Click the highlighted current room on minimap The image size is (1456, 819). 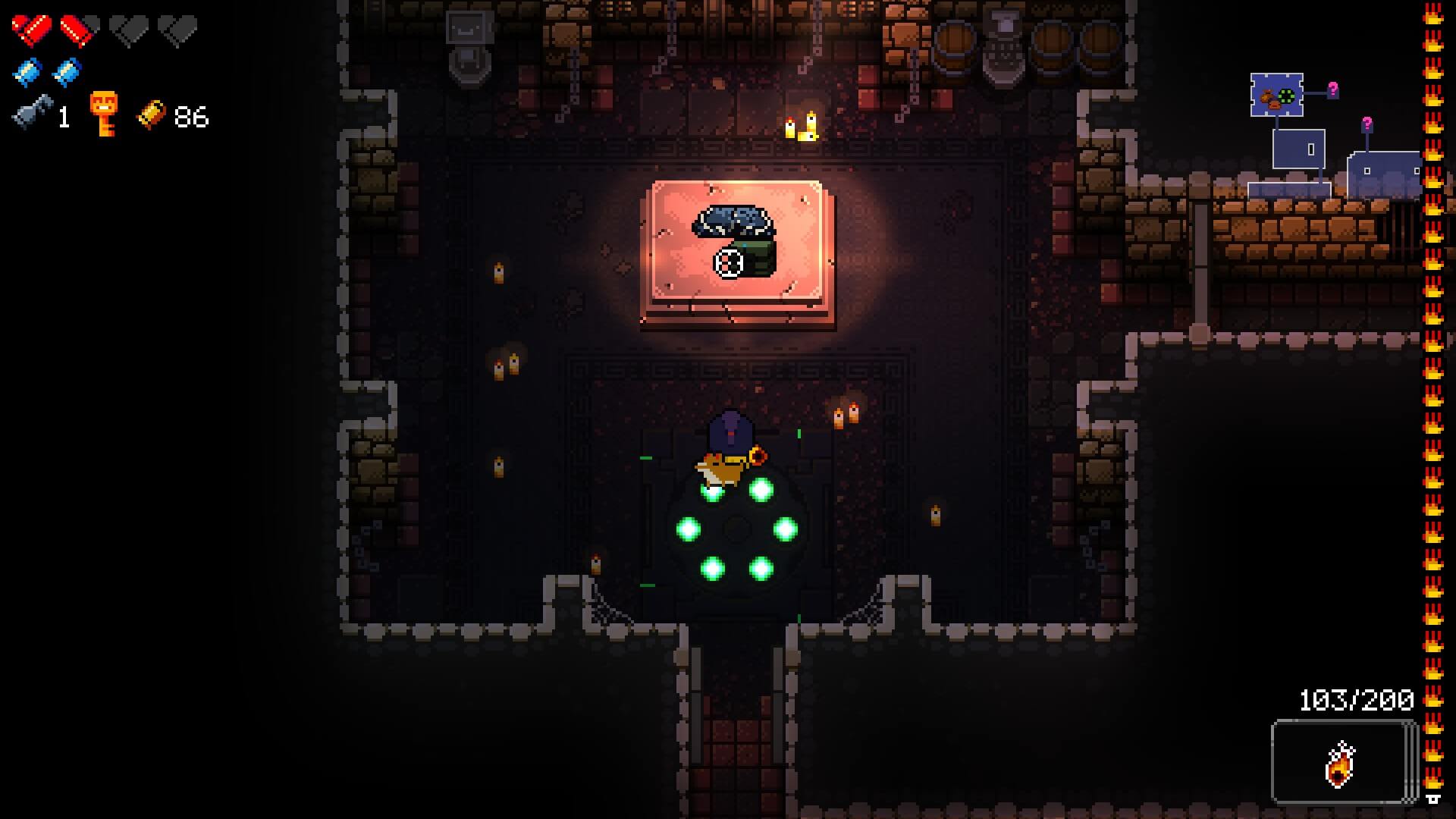[1277, 95]
